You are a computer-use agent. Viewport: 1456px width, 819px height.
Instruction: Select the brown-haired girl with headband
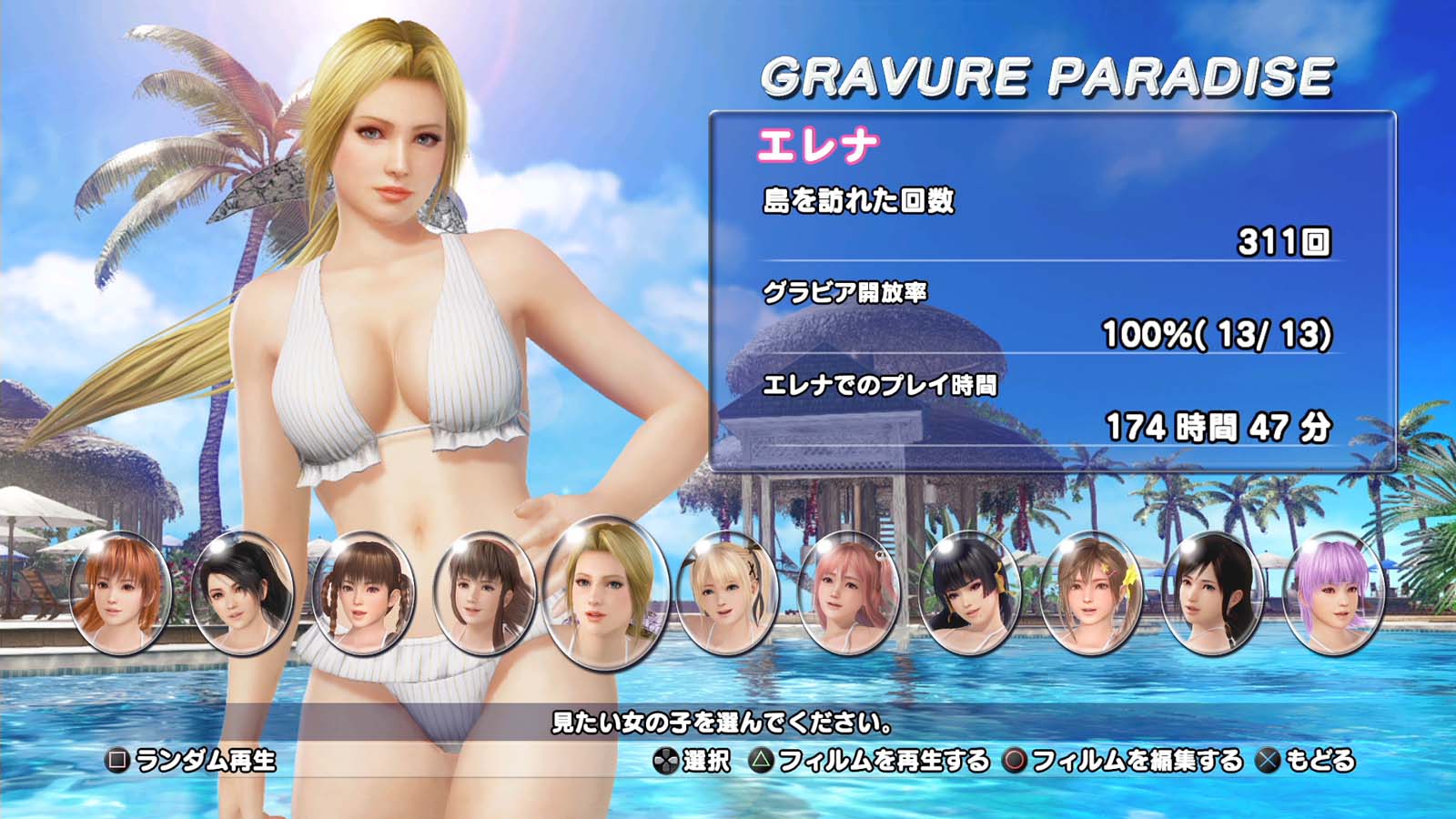[x=483, y=592]
